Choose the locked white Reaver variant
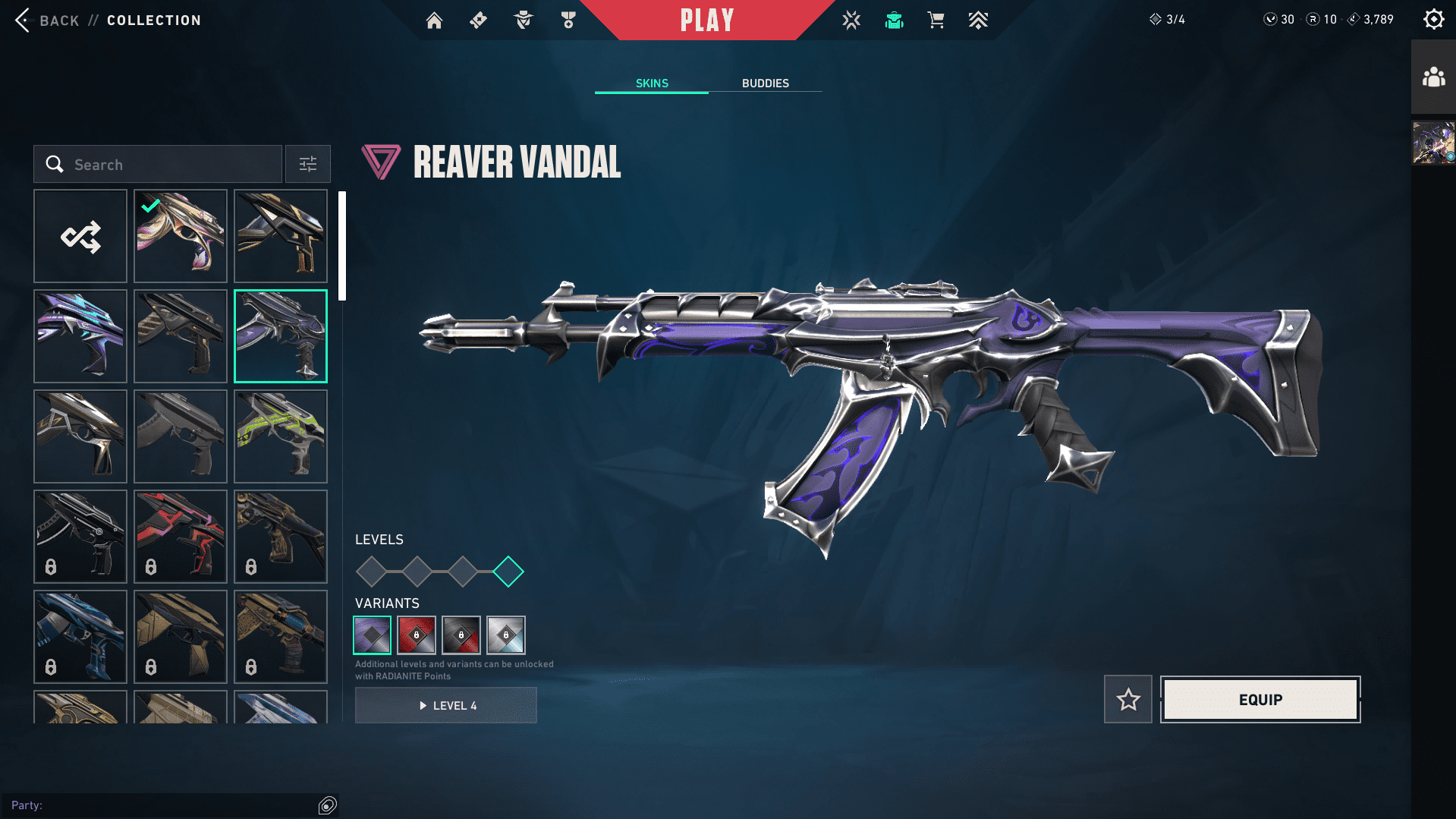The width and height of the screenshot is (1456, 819). (506, 635)
